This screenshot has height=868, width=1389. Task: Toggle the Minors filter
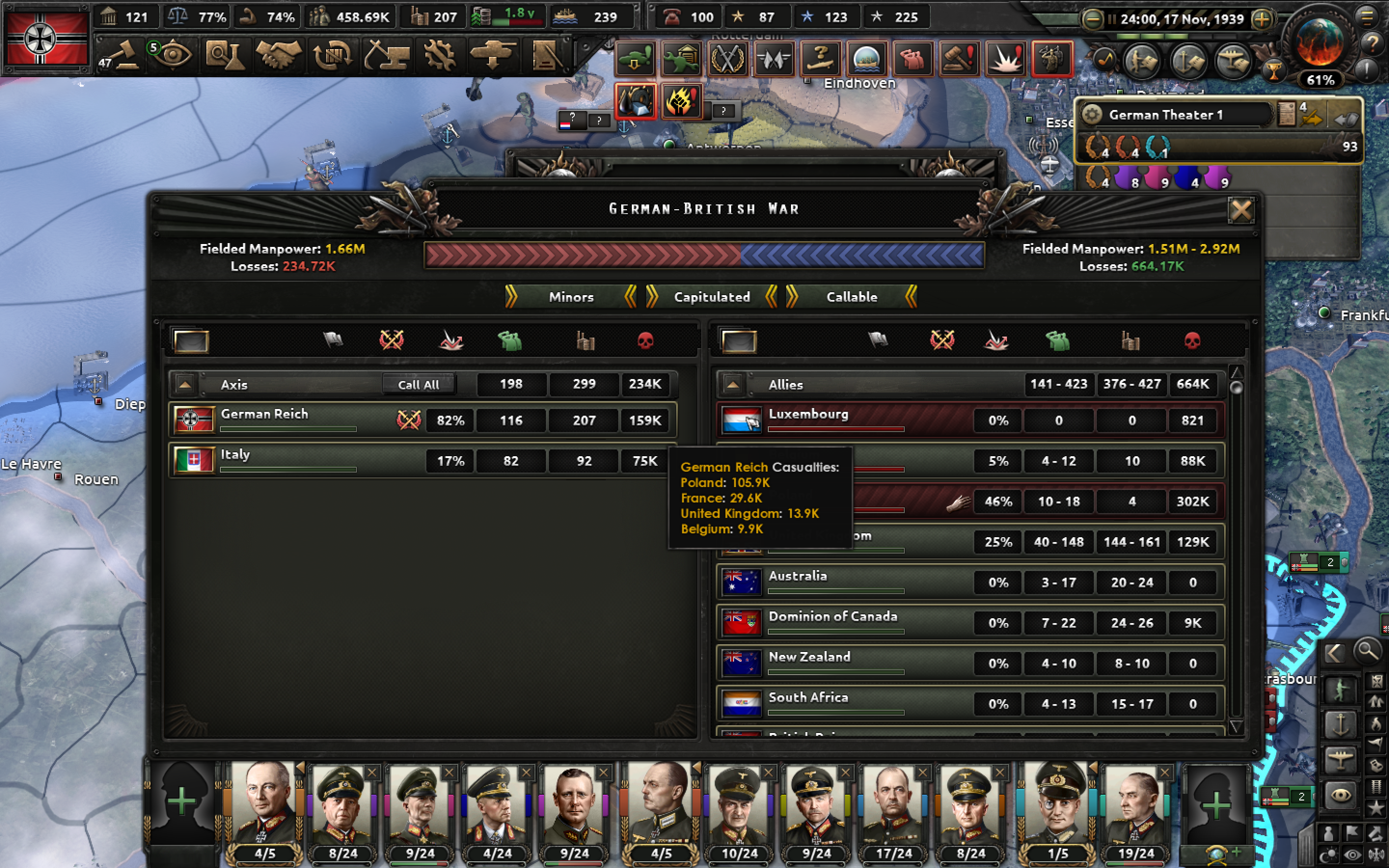pos(571,297)
